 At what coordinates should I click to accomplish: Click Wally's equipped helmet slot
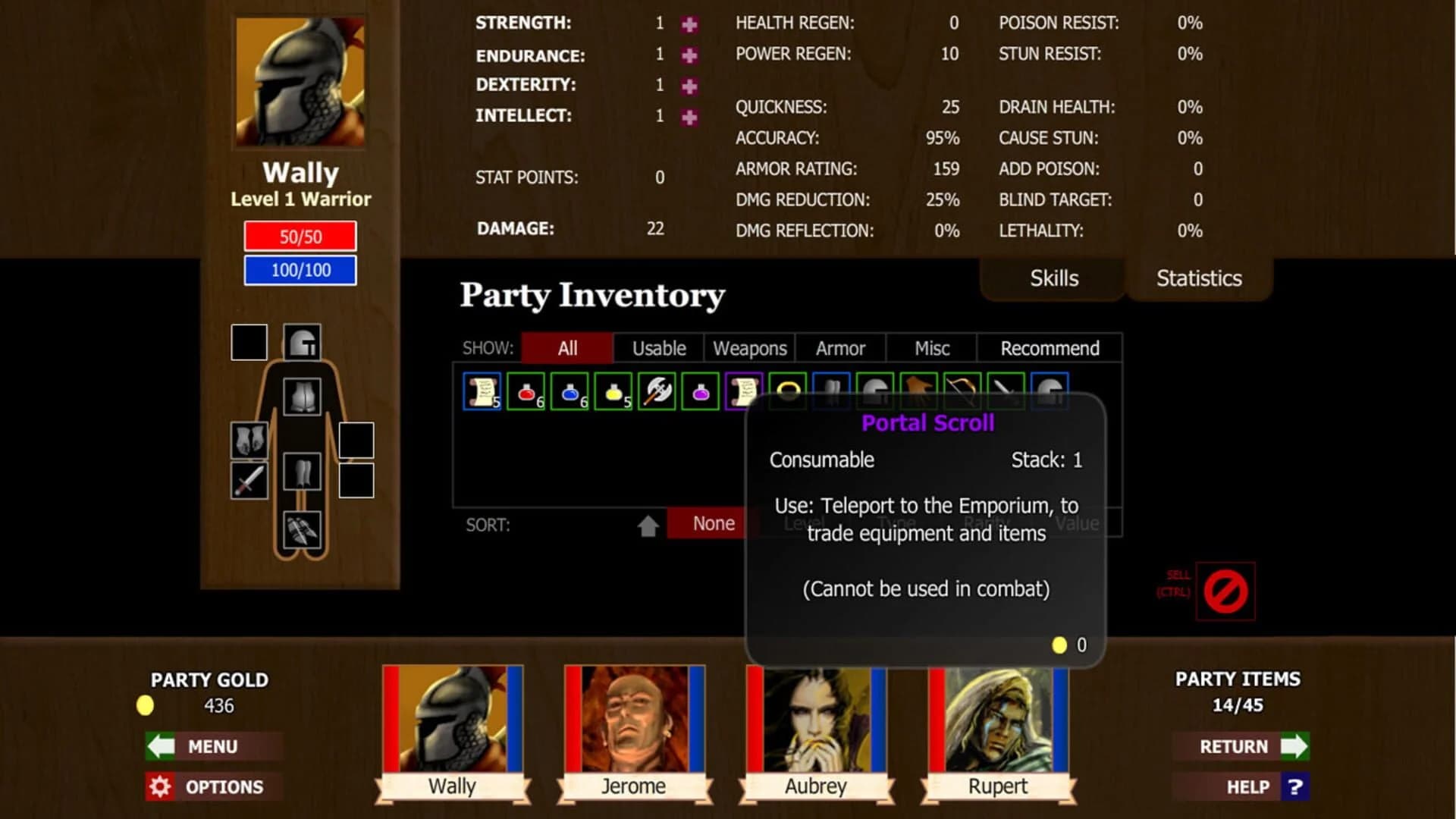(303, 340)
